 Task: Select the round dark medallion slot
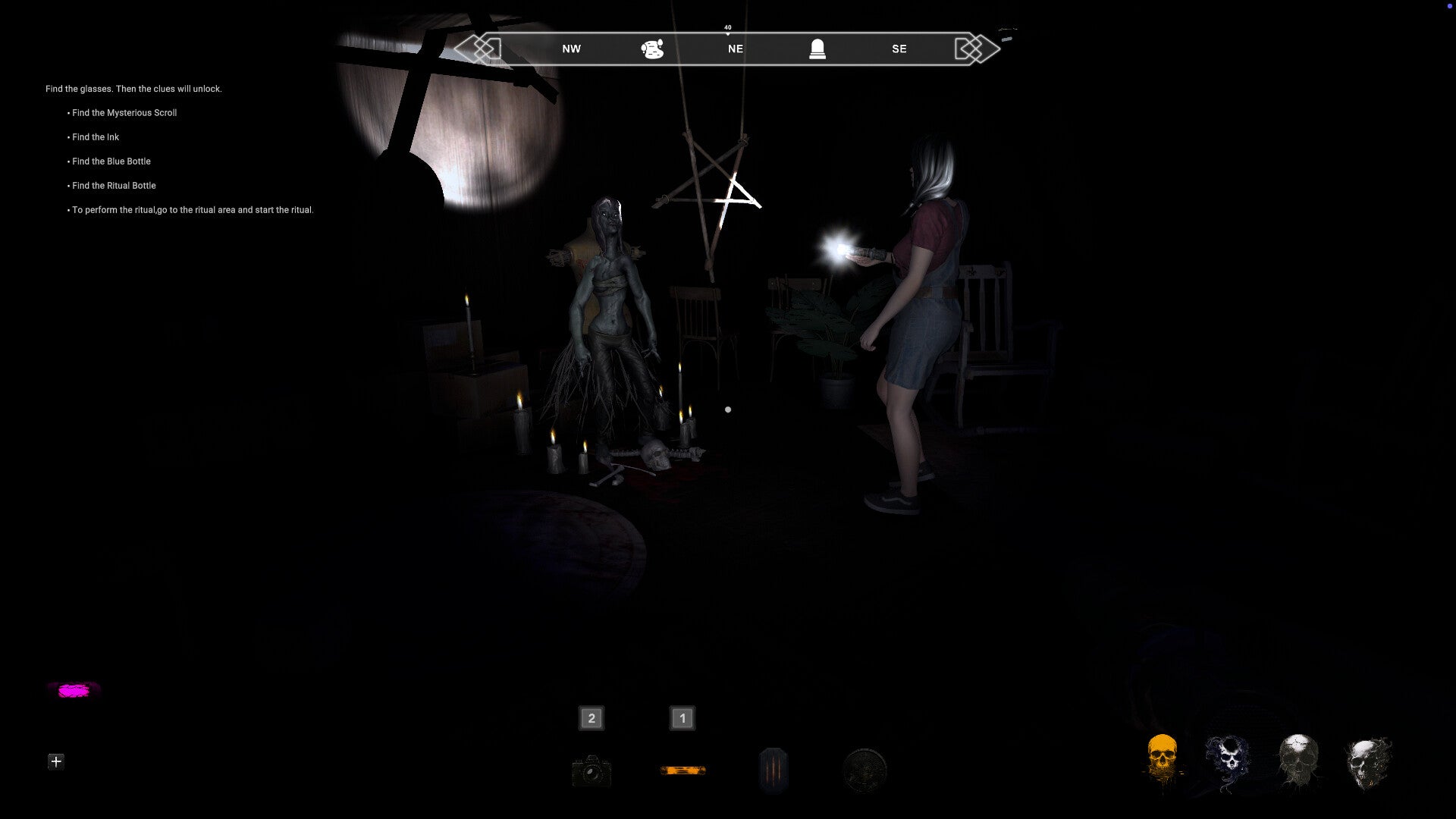coord(864,770)
